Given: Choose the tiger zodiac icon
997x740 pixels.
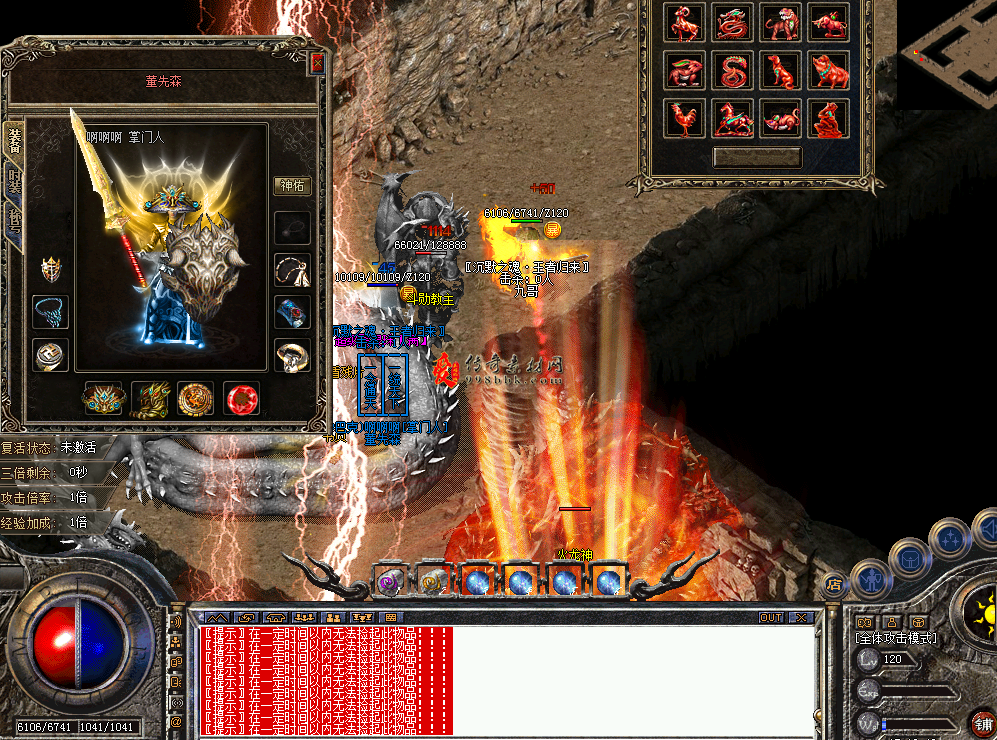Looking at the screenshot, I should pos(781,24).
